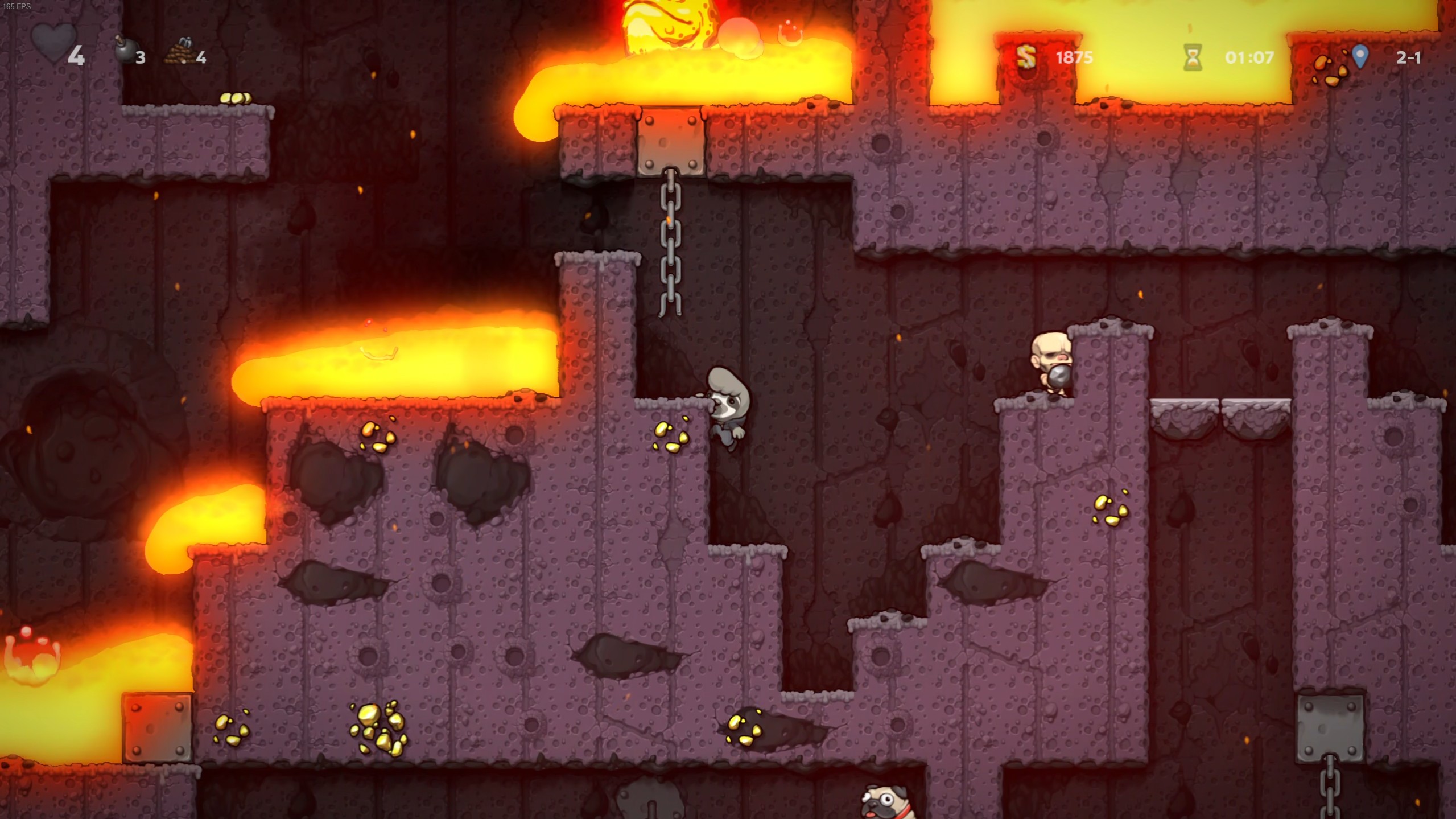Viewport: 1456px width, 819px height.
Task: Click the dollar sign money icon
Action: [x=1025, y=57]
